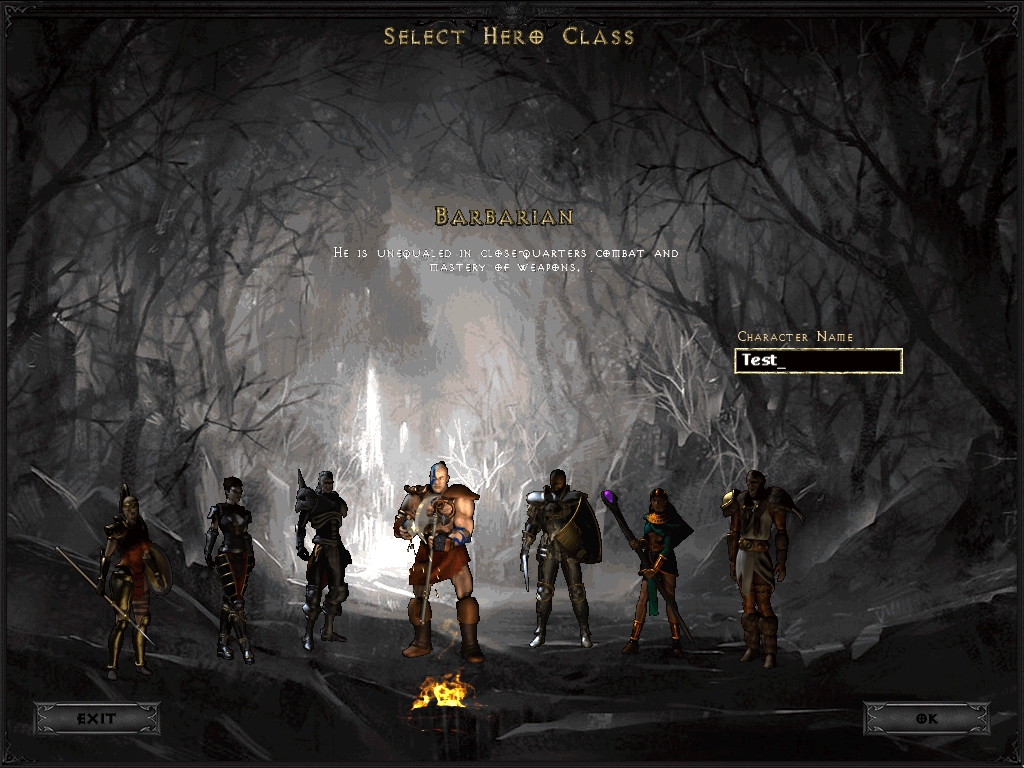1024x768 pixels.
Task: Choose the Paladin hero with the shield
Action: point(558,555)
